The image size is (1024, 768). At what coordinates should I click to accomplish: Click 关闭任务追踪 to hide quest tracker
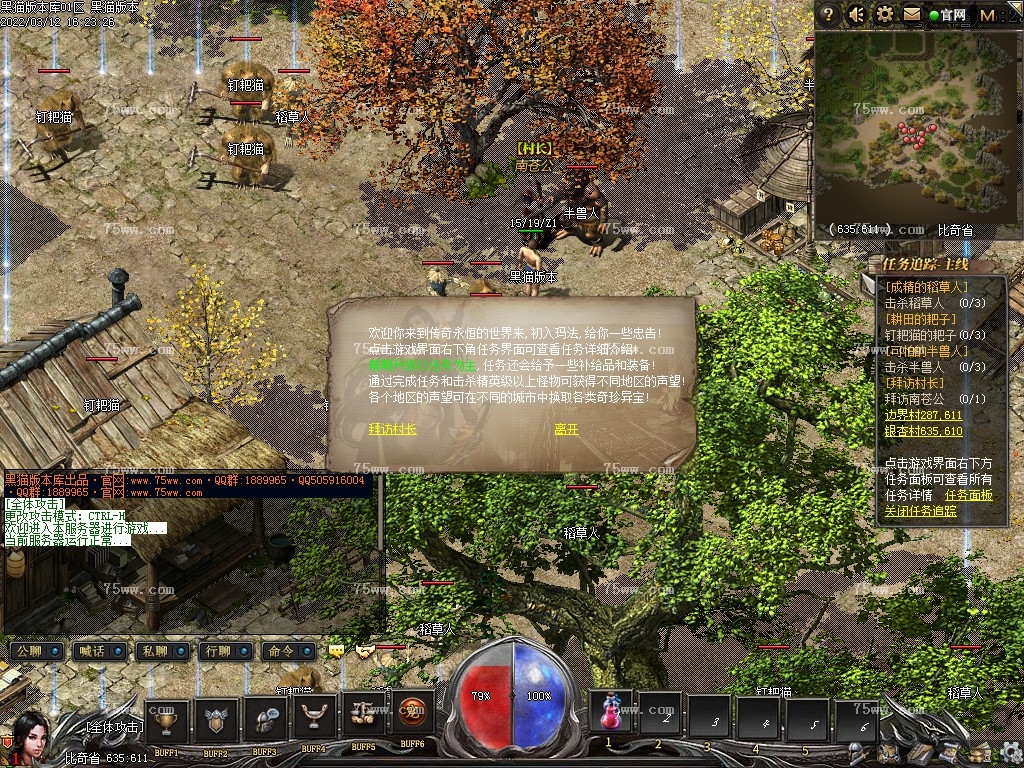pyautogui.click(x=920, y=510)
